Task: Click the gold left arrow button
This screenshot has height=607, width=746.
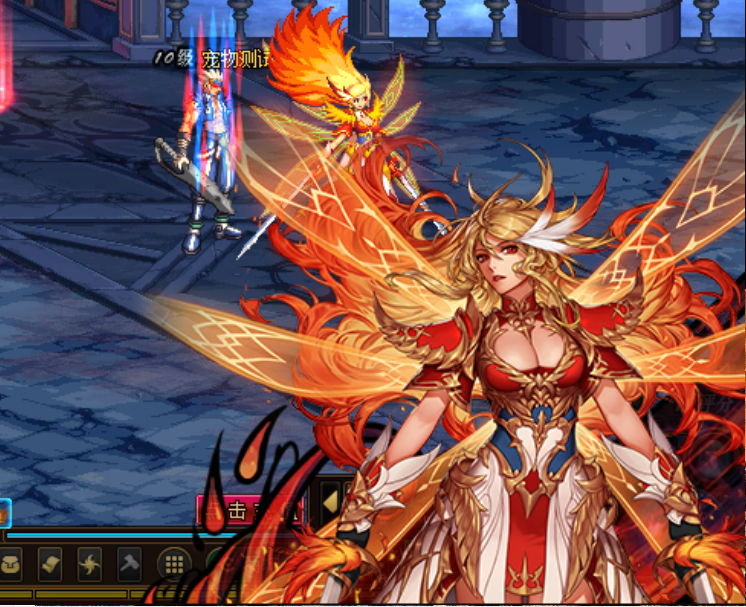Action: 330,504
